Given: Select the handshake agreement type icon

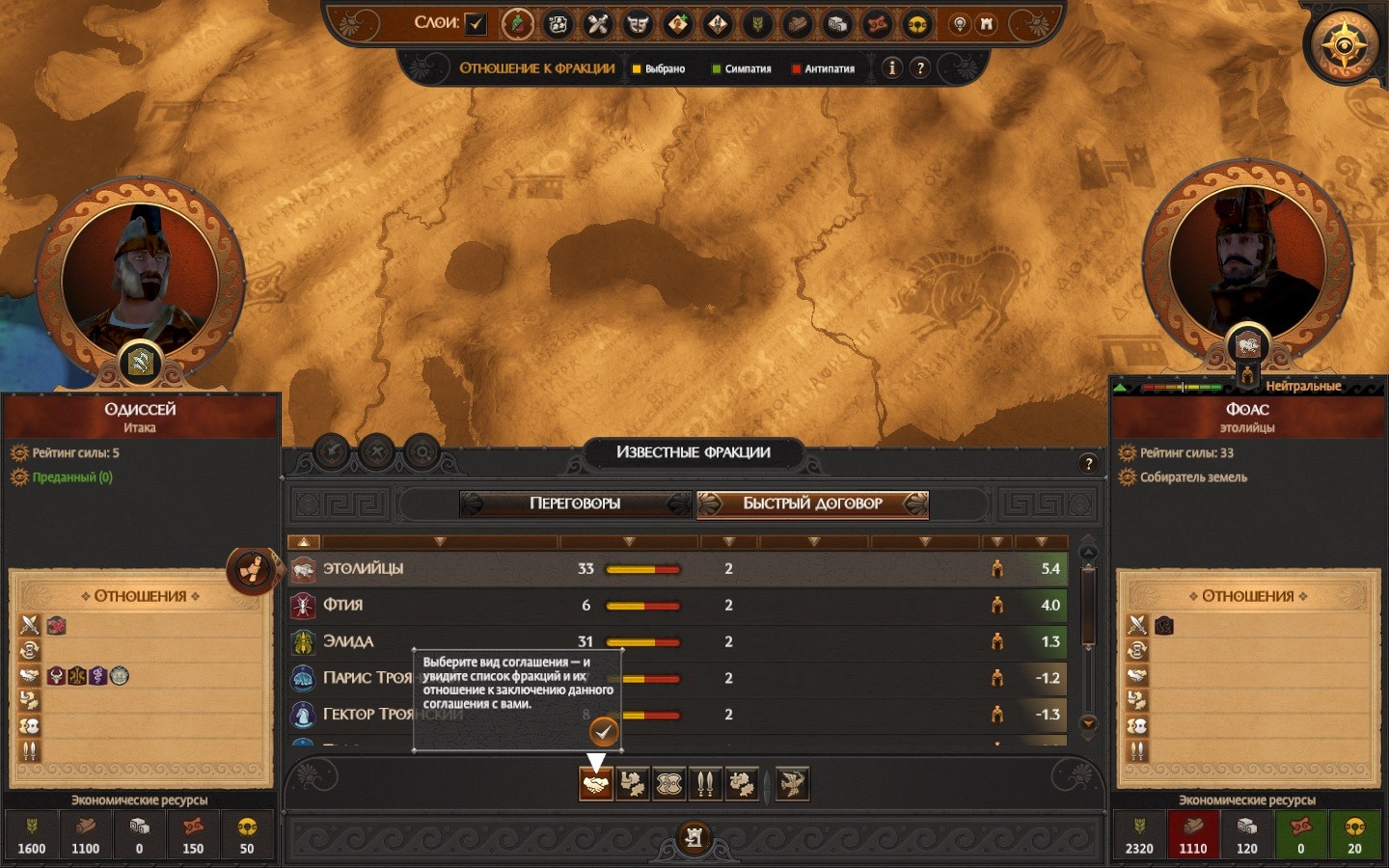Looking at the screenshot, I should 596,784.
